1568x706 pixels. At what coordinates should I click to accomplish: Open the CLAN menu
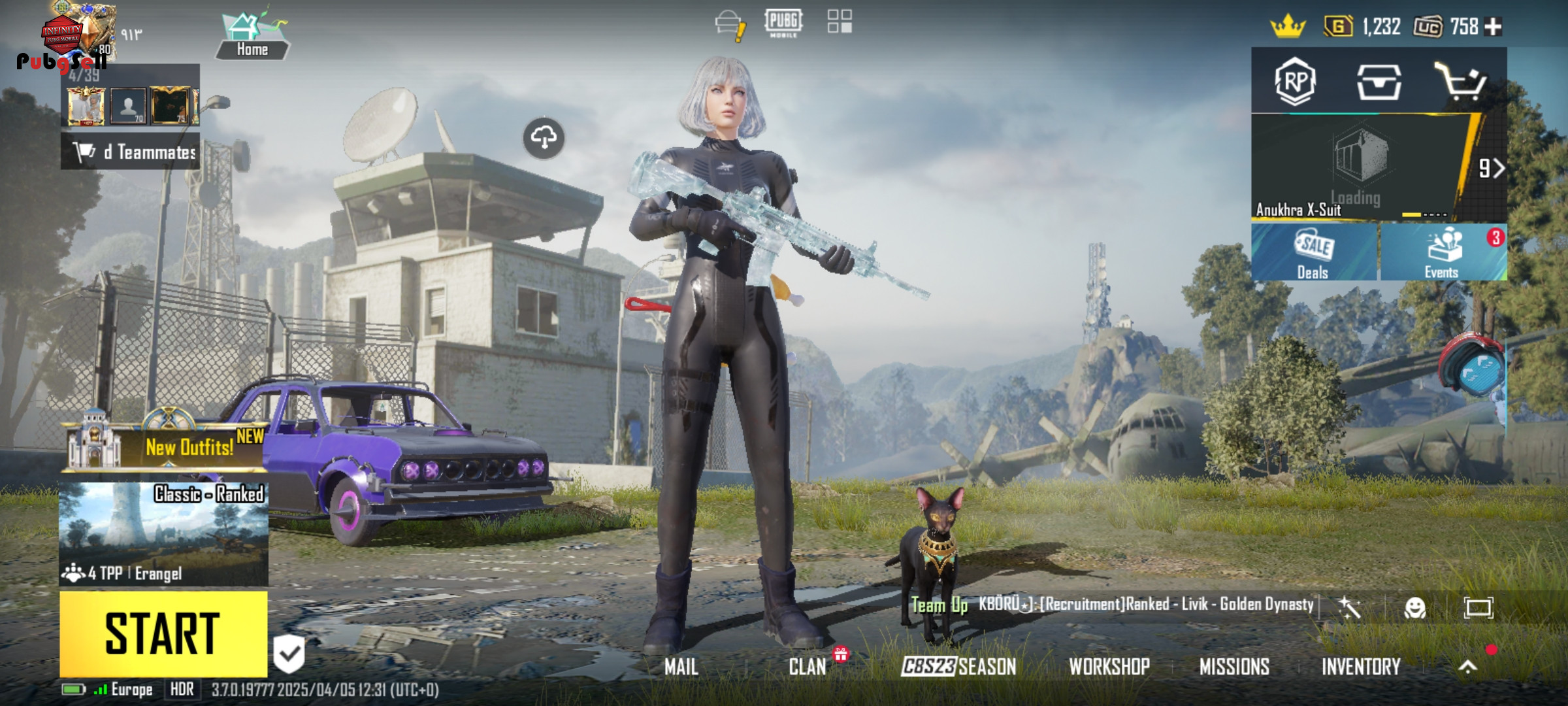coord(808,667)
